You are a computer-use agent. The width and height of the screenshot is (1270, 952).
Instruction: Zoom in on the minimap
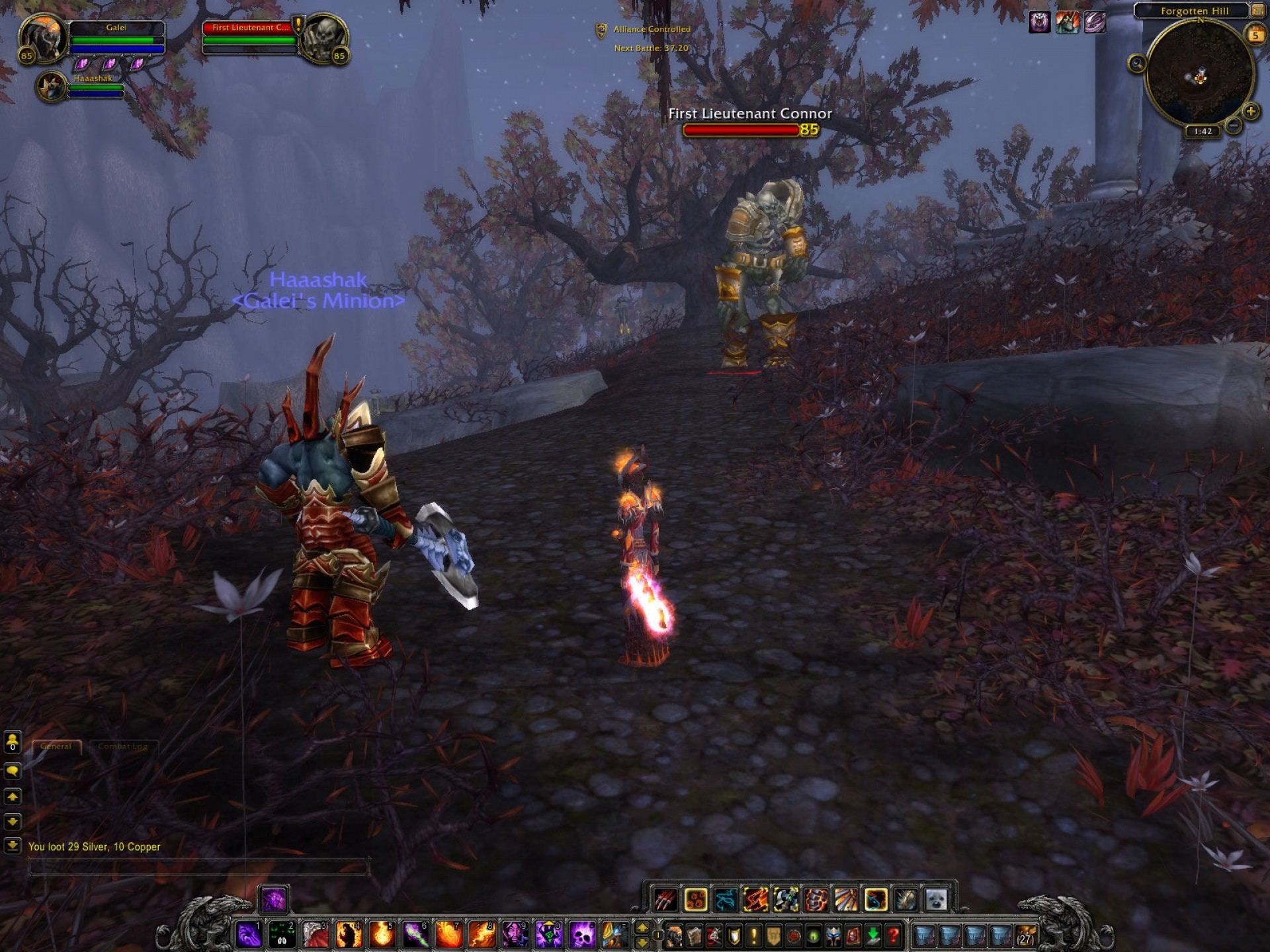[1250, 111]
